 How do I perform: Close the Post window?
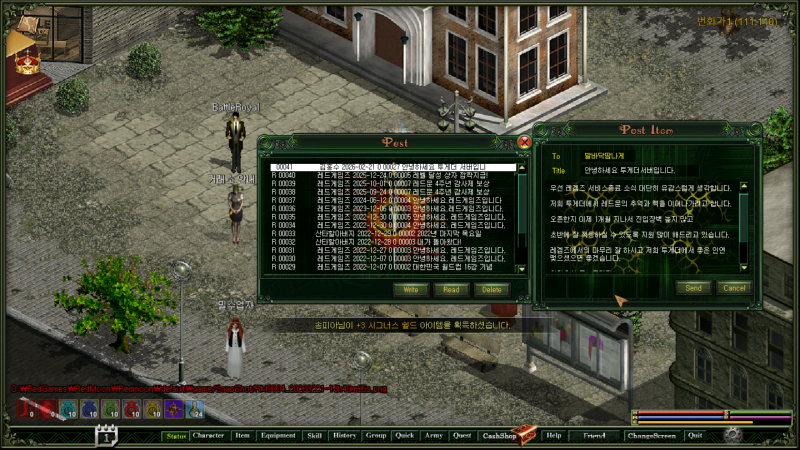525,143
